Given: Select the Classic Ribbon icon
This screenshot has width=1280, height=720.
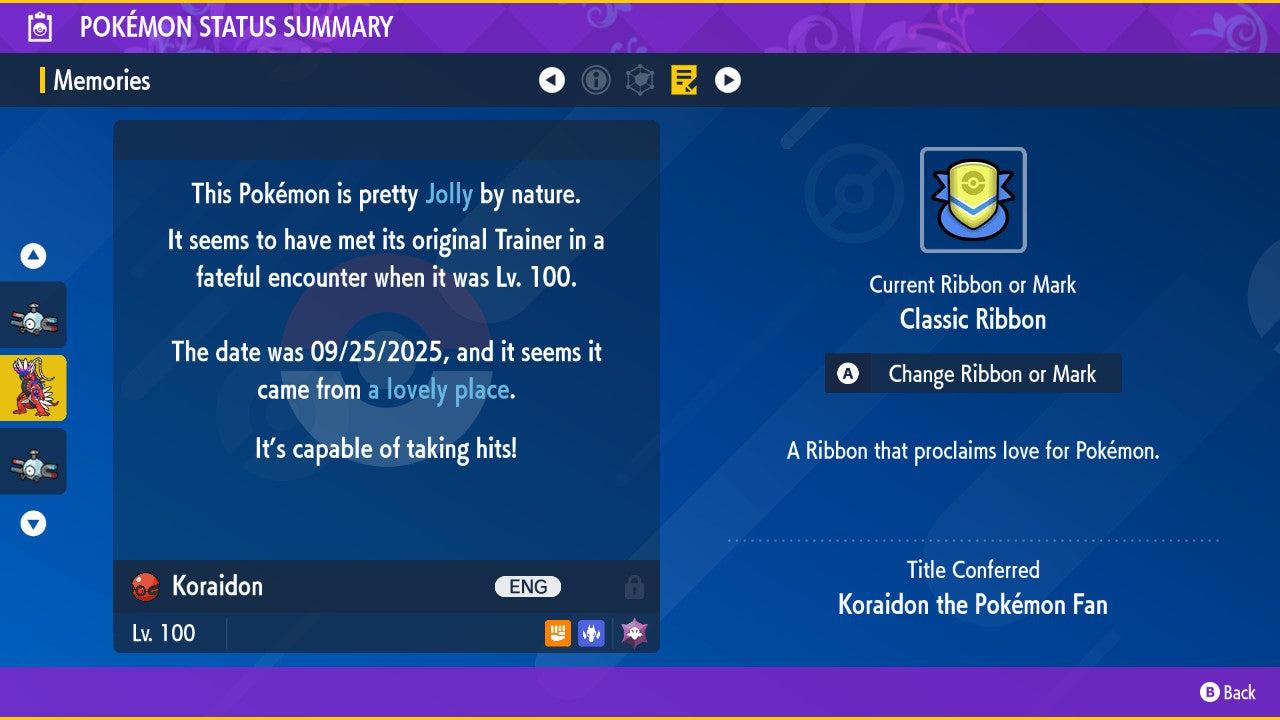Looking at the screenshot, I should (973, 200).
